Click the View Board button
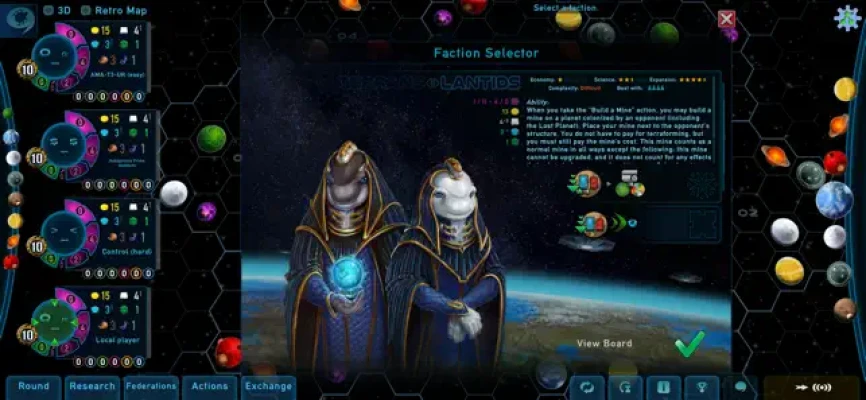The image size is (866, 400). [x=604, y=344]
